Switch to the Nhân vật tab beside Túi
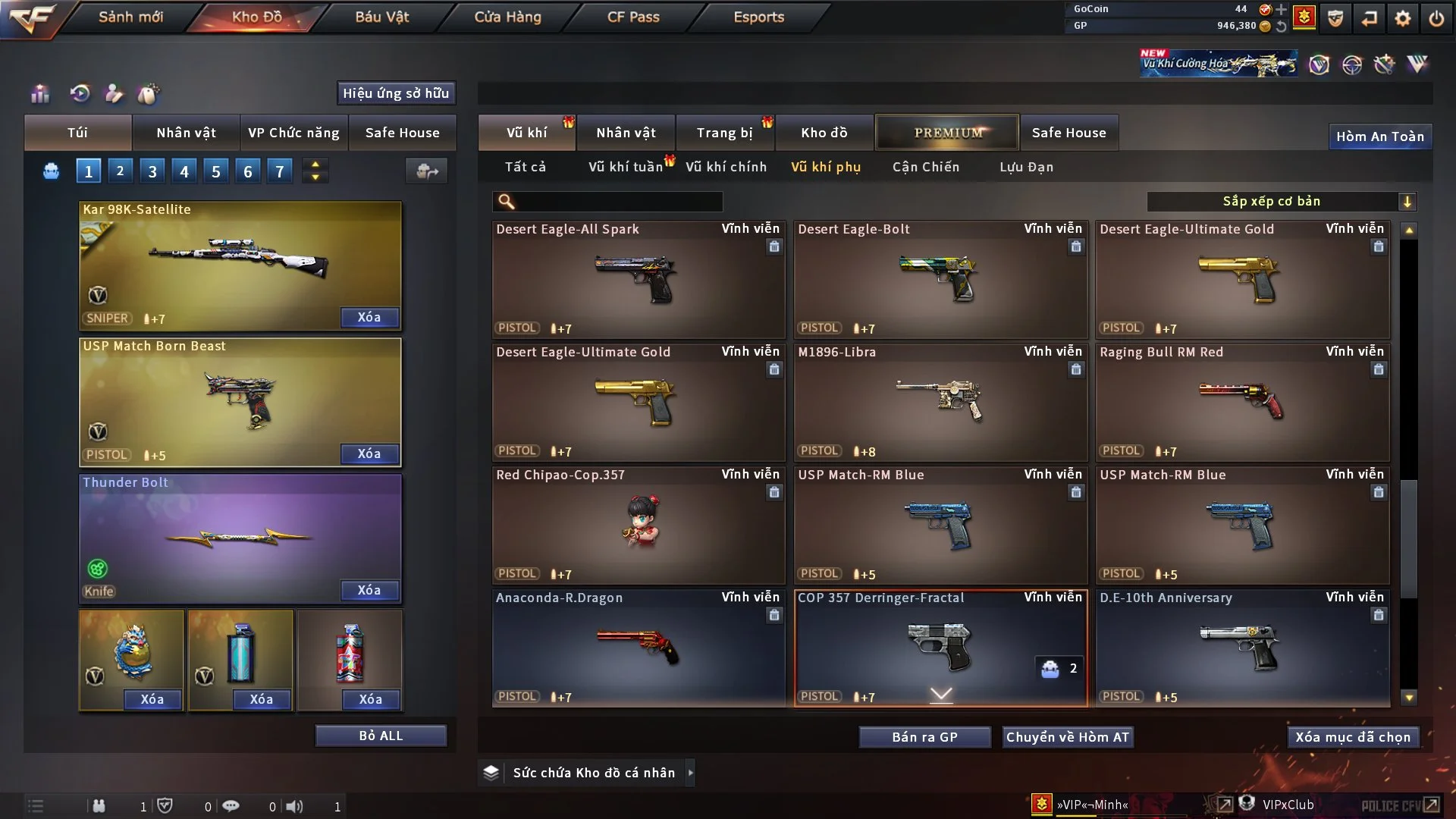Image resolution: width=1456 pixels, height=819 pixels. point(186,133)
